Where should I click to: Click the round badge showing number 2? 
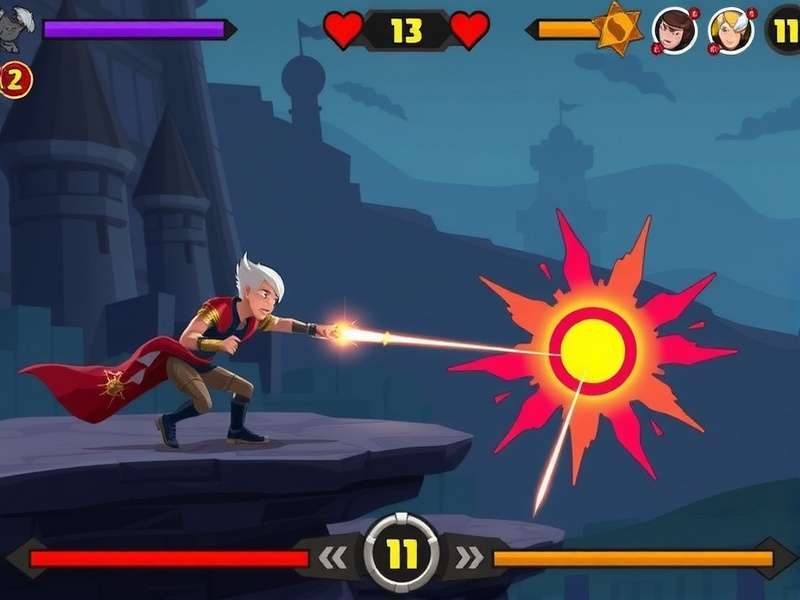[x=15, y=80]
